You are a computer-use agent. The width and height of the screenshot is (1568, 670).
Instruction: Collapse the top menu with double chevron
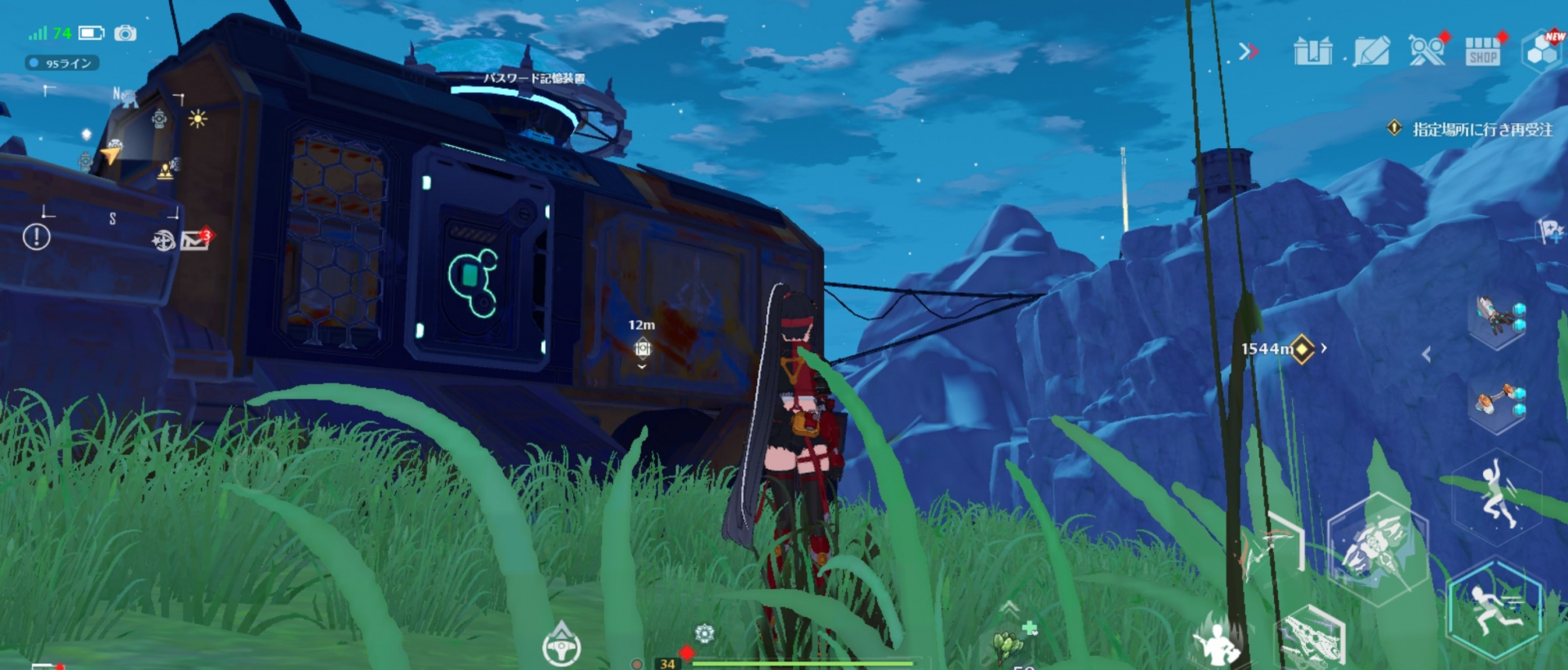(1247, 52)
